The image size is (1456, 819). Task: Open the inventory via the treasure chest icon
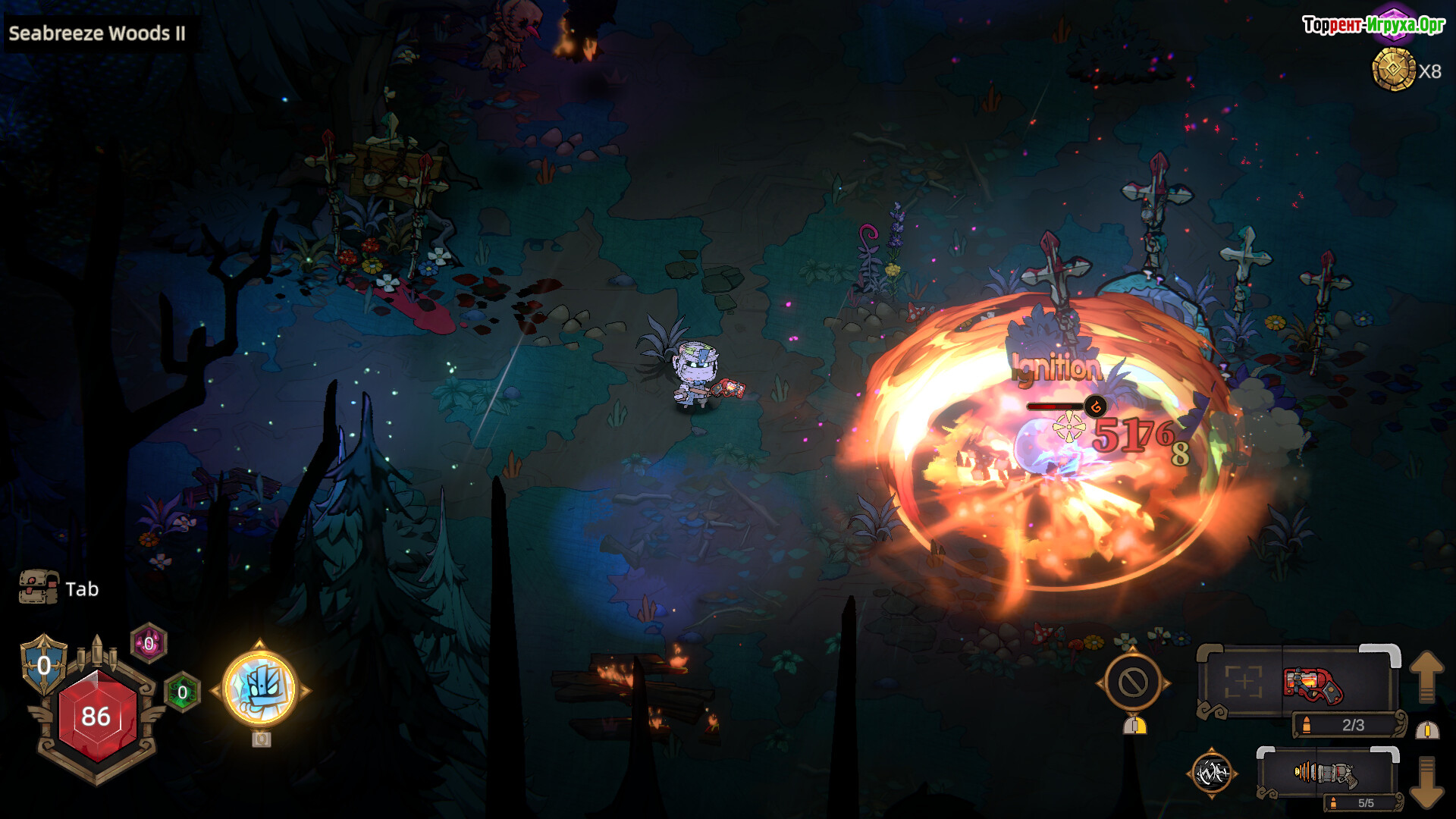pos(39,588)
